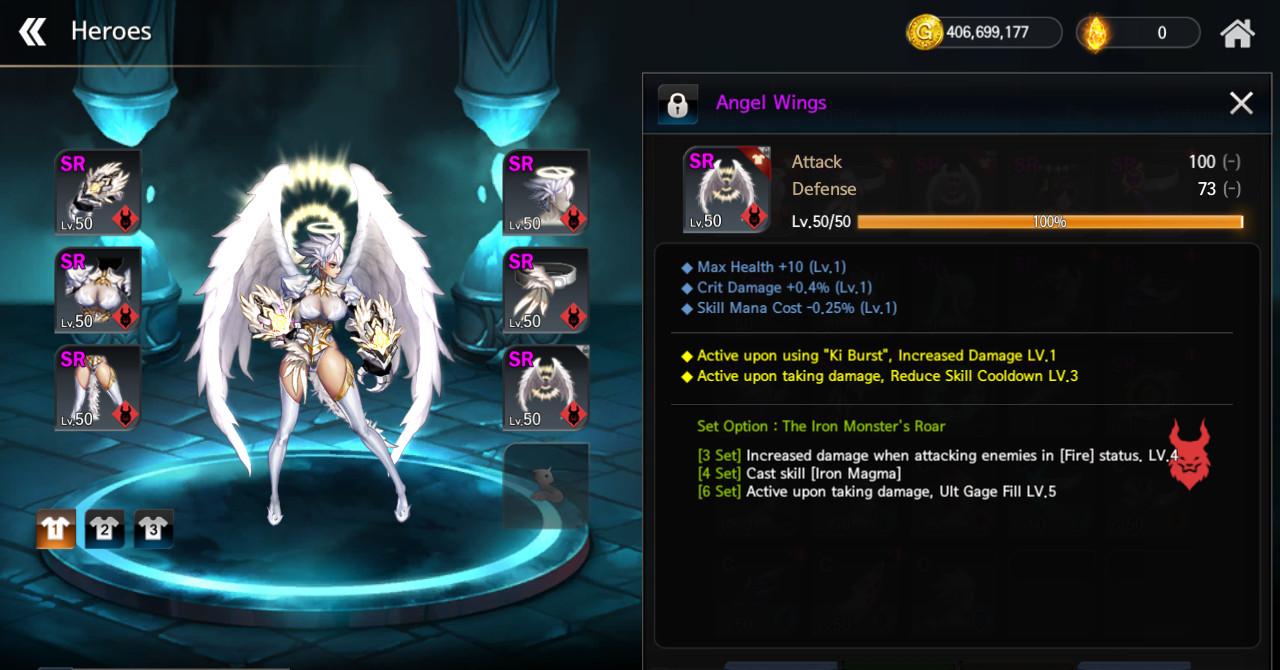The image size is (1280, 670).
Task: Select the SR gauntlet equipment slot
Action: pos(98,192)
